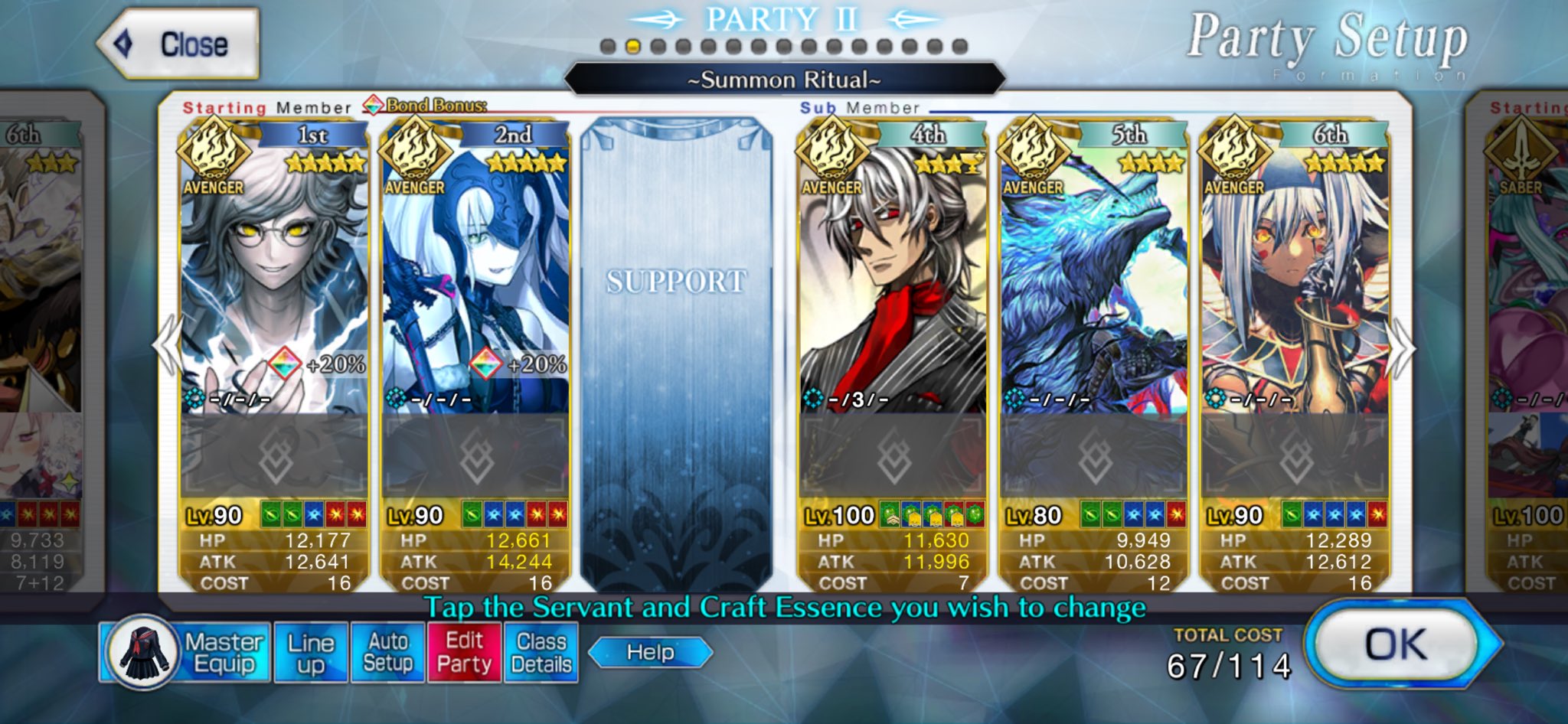1568x724 pixels.
Task: Rename the party via Summon Ritual title
Action: 784,80
